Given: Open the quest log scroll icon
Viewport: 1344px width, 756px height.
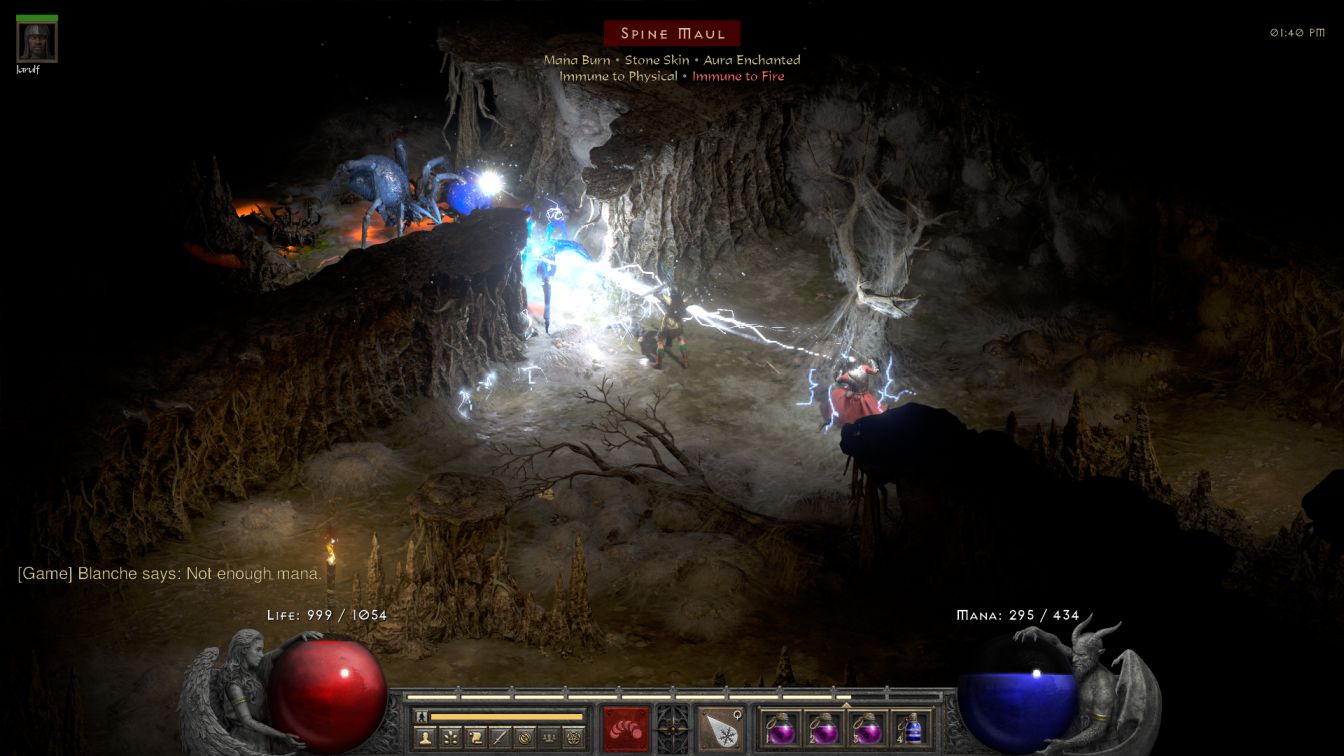Looking at the screenshot, I should coord(475,737).
